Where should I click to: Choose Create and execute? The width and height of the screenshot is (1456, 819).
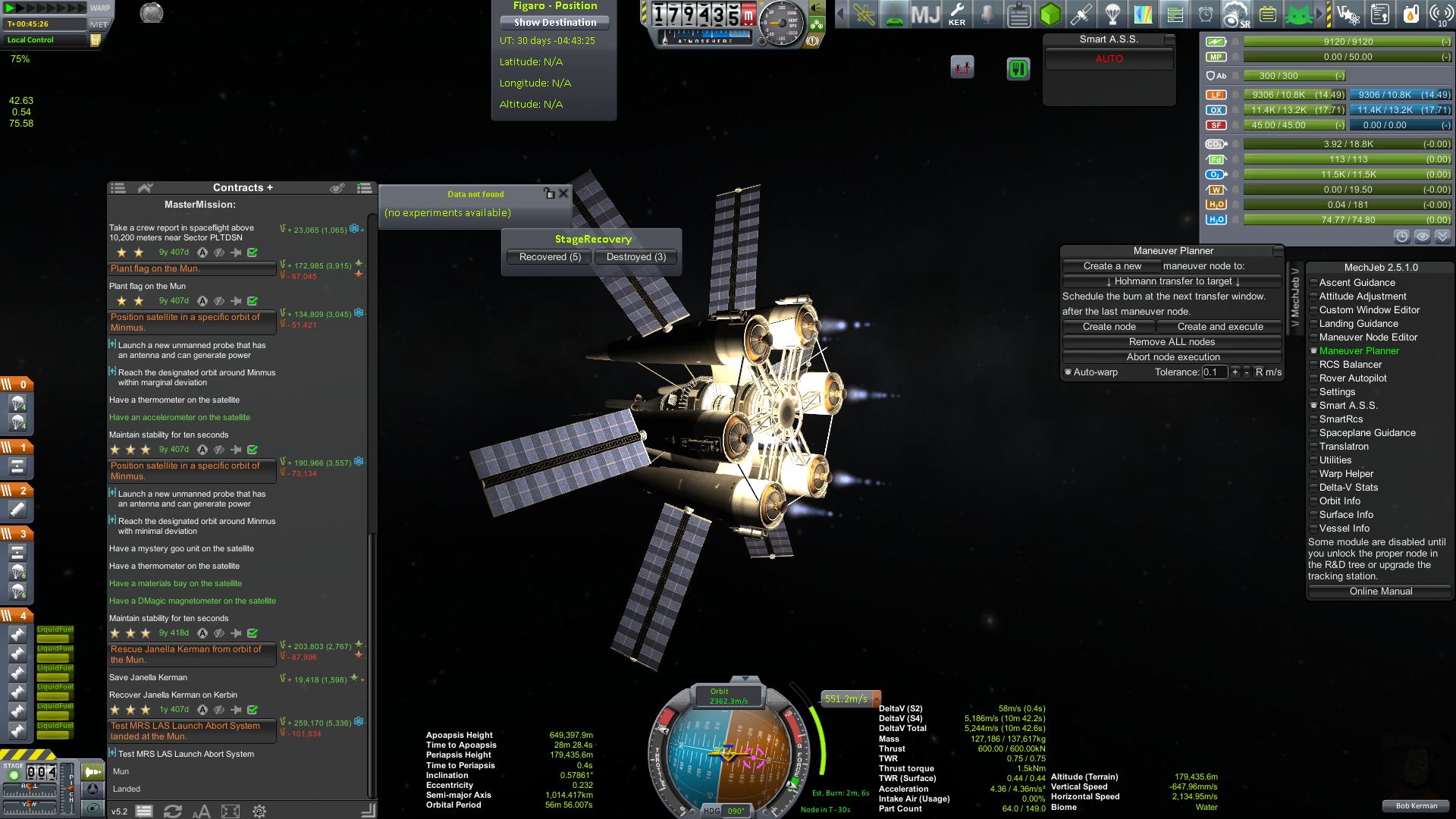click(x=1219, y=327)
